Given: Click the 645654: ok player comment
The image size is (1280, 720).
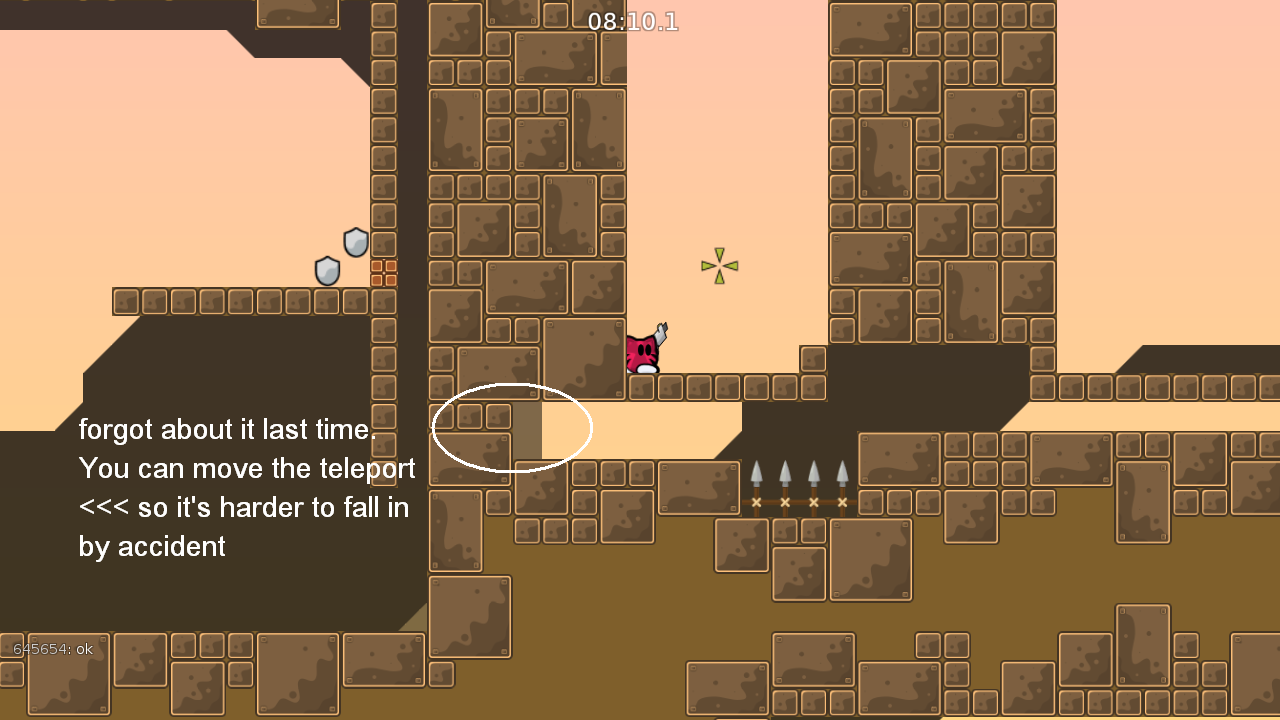Looking at the screenshot, I should coord(54,649).
